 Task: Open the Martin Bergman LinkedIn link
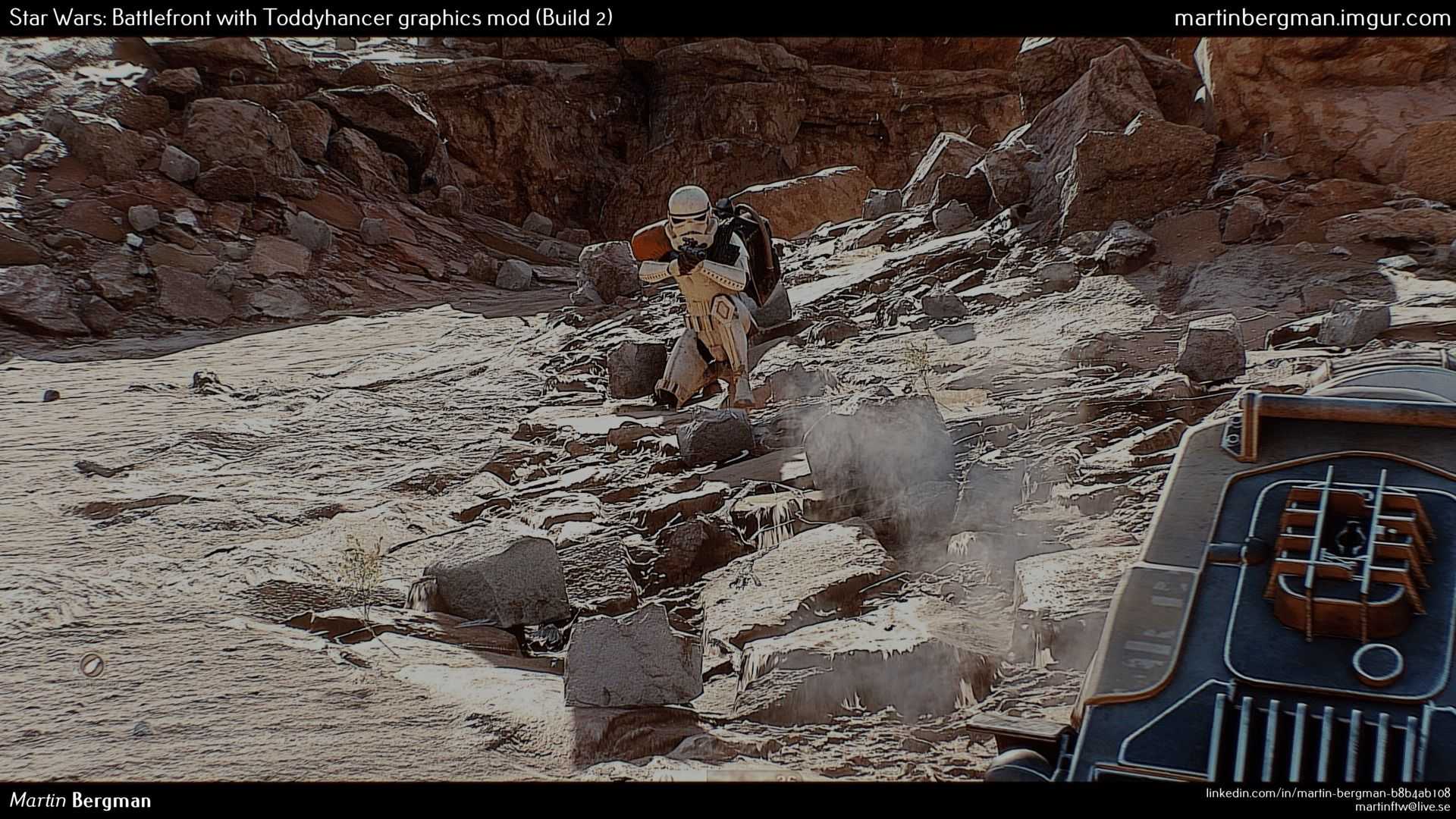(1328, 792)
